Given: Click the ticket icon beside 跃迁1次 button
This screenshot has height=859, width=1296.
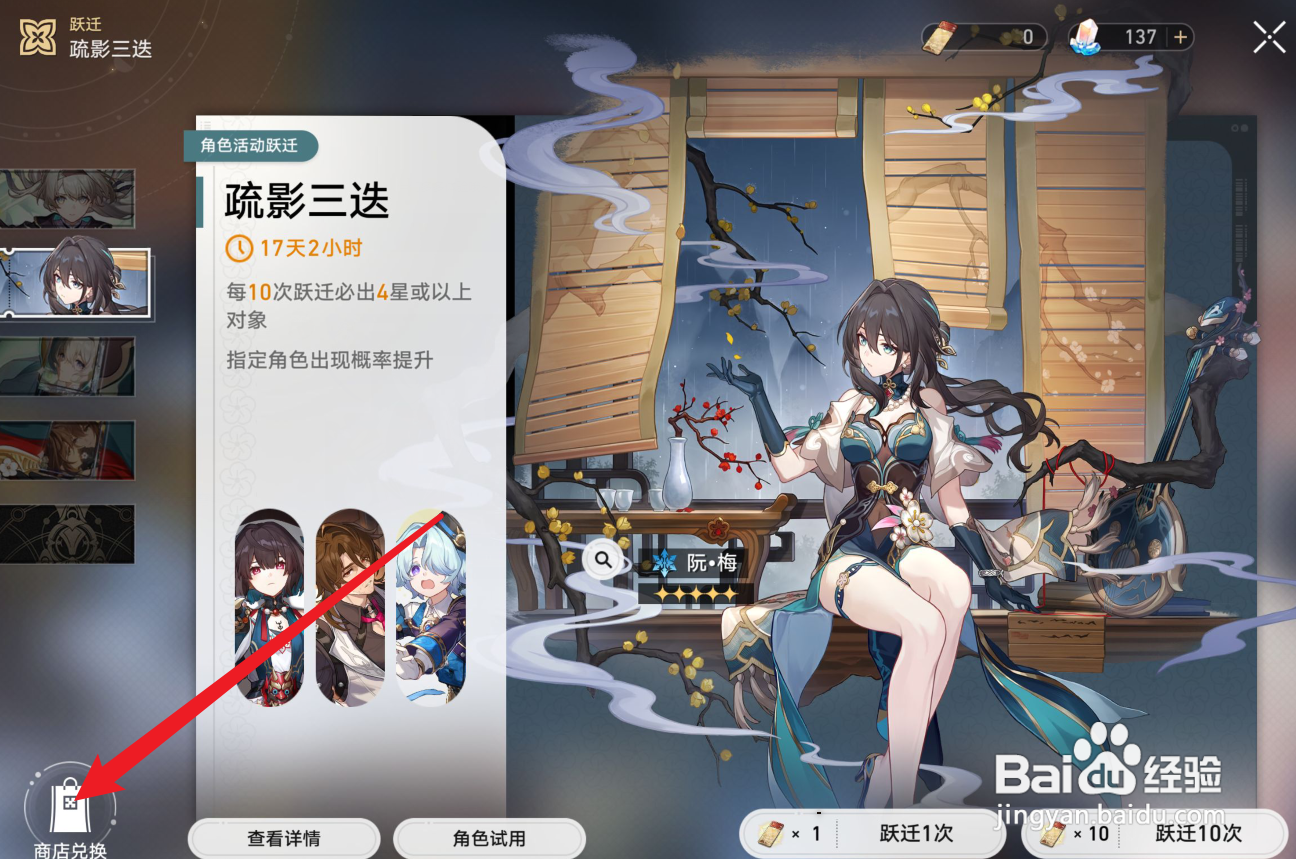Looking at the screenshot, I should (x=772, y=832).
